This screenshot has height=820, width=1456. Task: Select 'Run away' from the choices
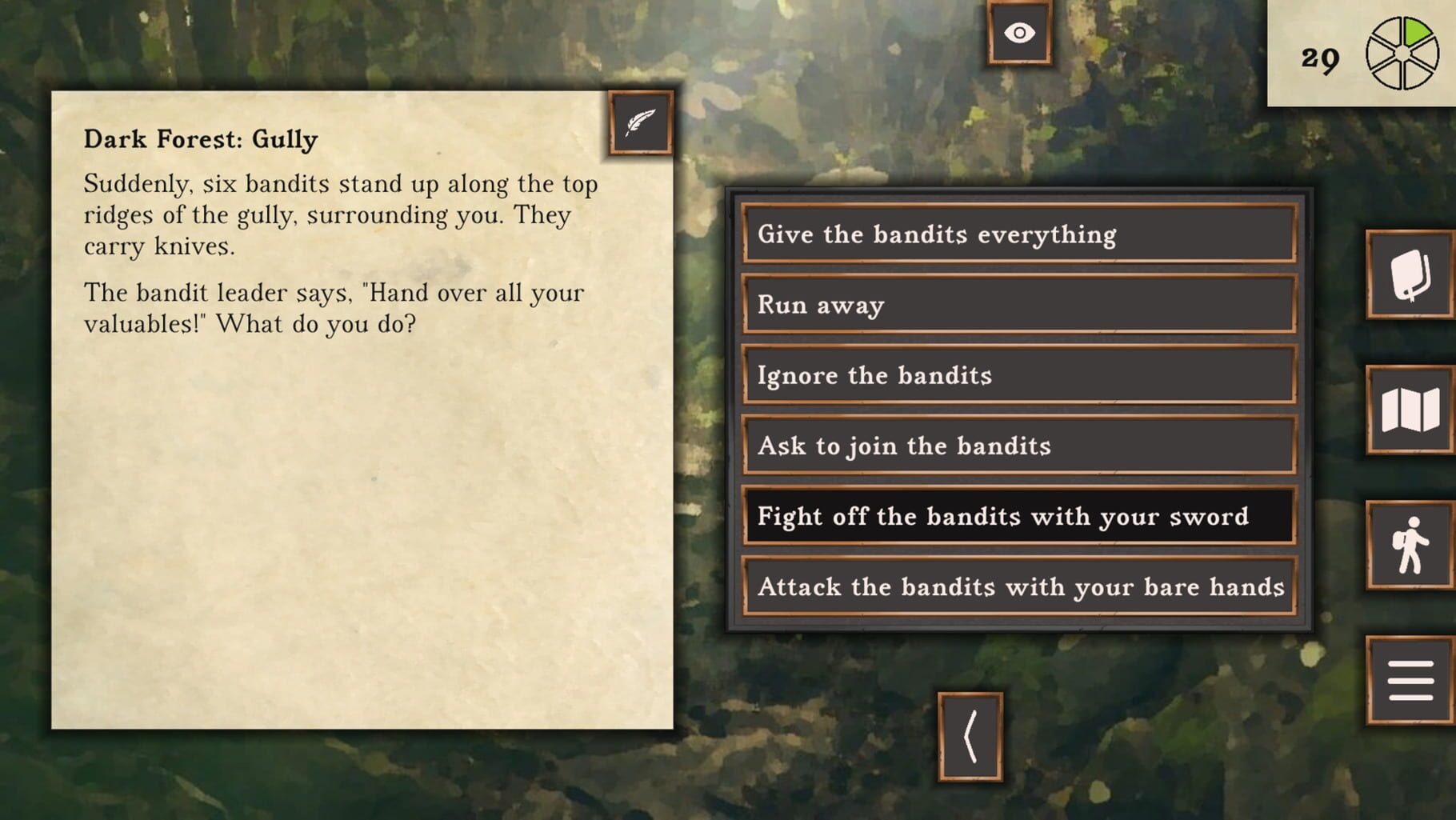1018,305
